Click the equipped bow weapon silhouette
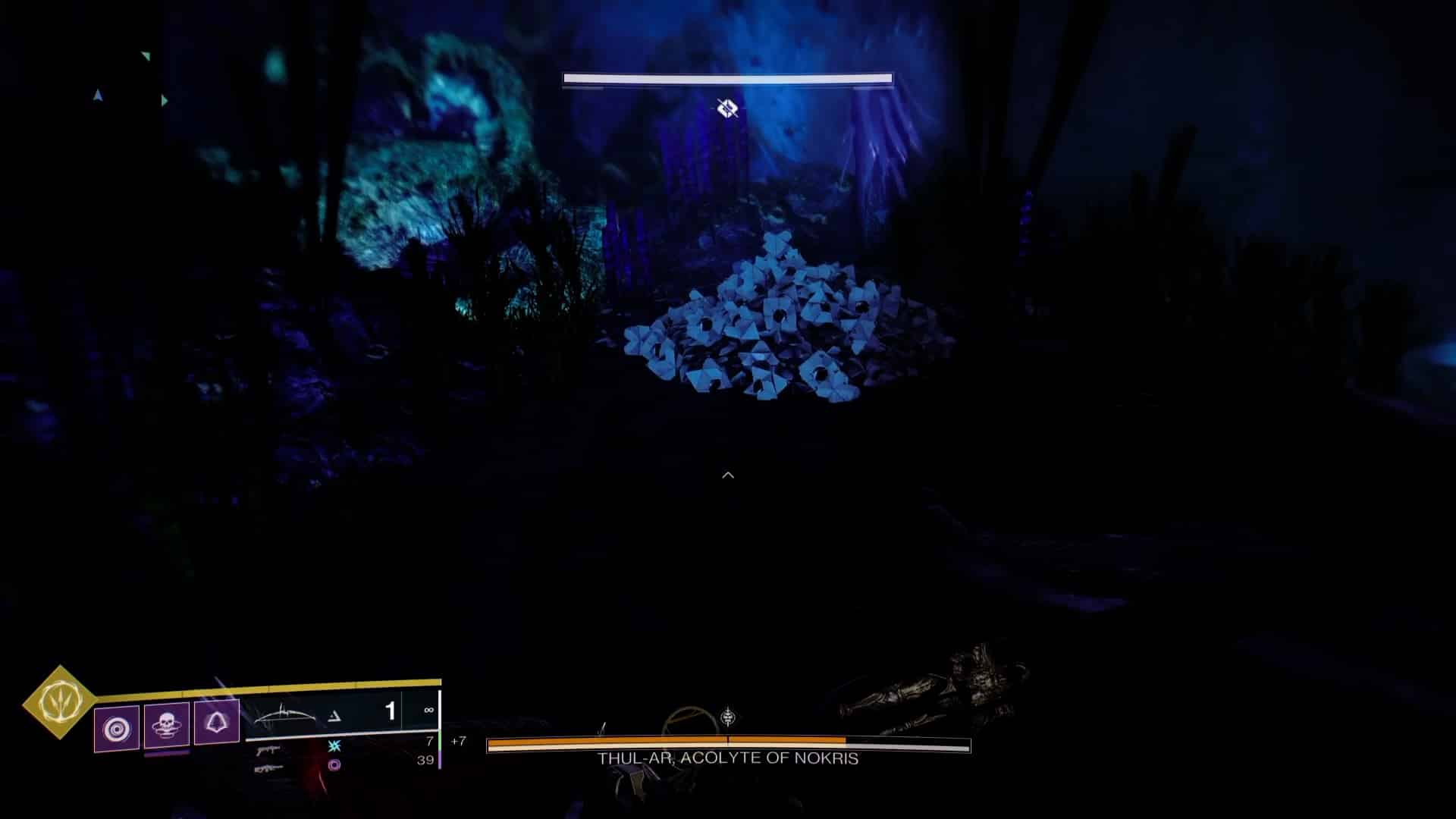Screen dimensions: 1456x819 286,714
